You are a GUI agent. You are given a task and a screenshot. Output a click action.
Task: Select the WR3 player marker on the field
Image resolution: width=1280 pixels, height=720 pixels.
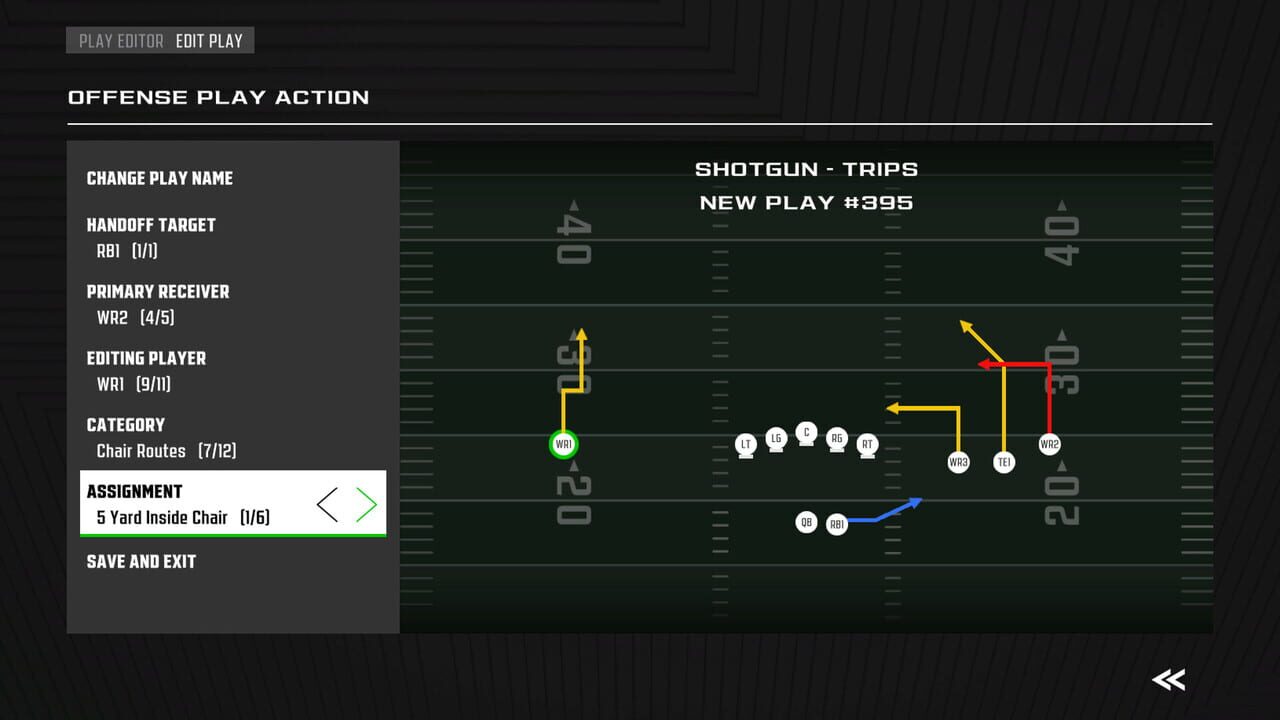coord(957,461)
